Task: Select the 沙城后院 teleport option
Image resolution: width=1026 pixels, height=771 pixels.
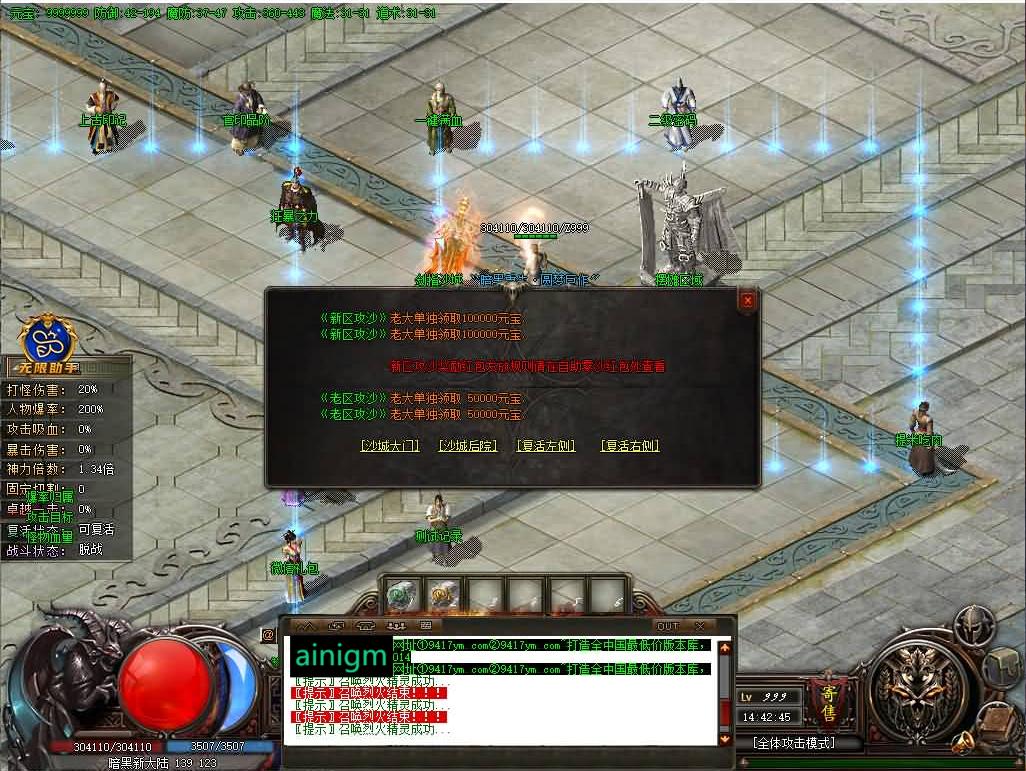Action: (x=468, y=446)
